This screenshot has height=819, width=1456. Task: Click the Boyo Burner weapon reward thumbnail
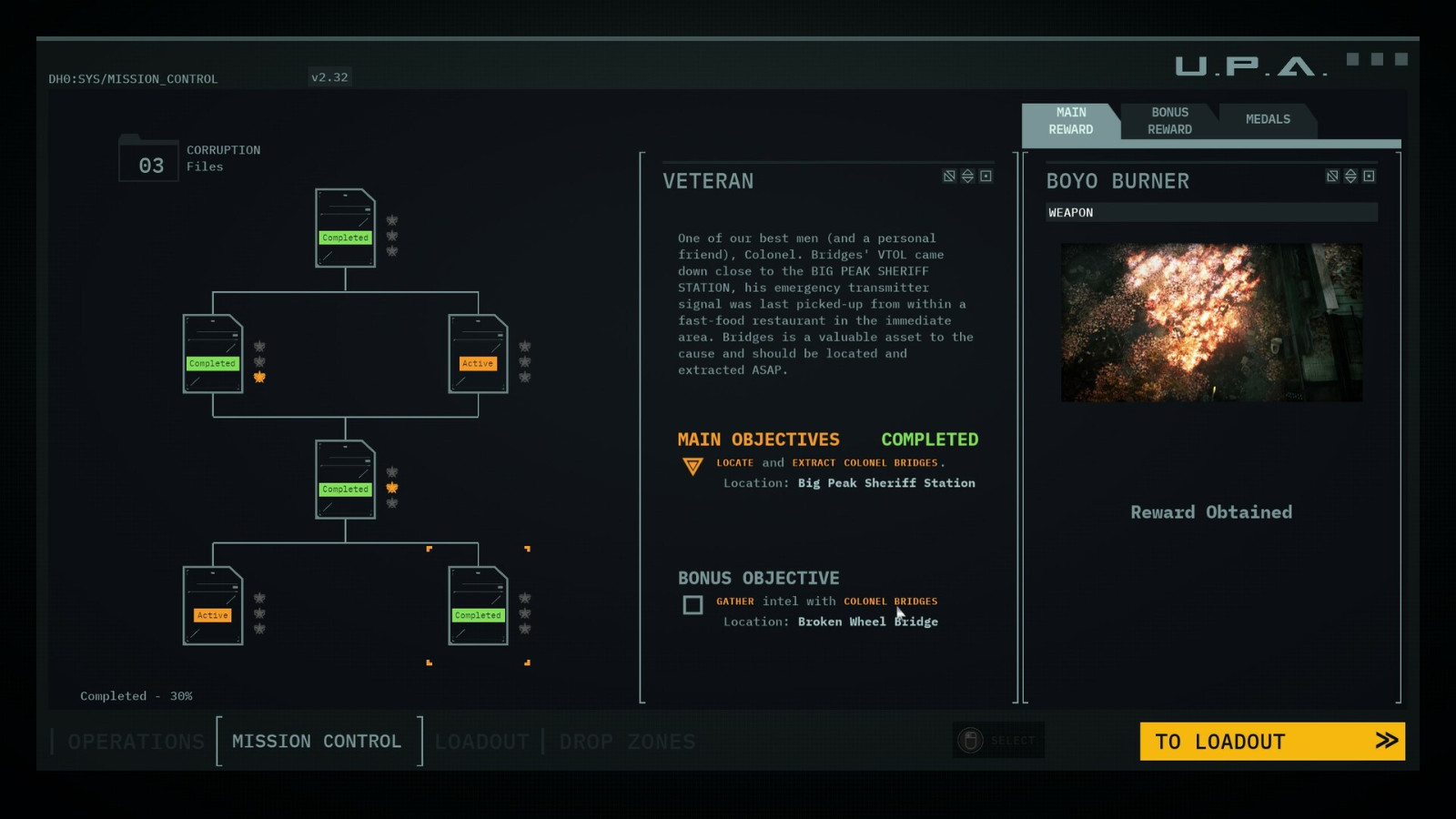point(1210,321)
